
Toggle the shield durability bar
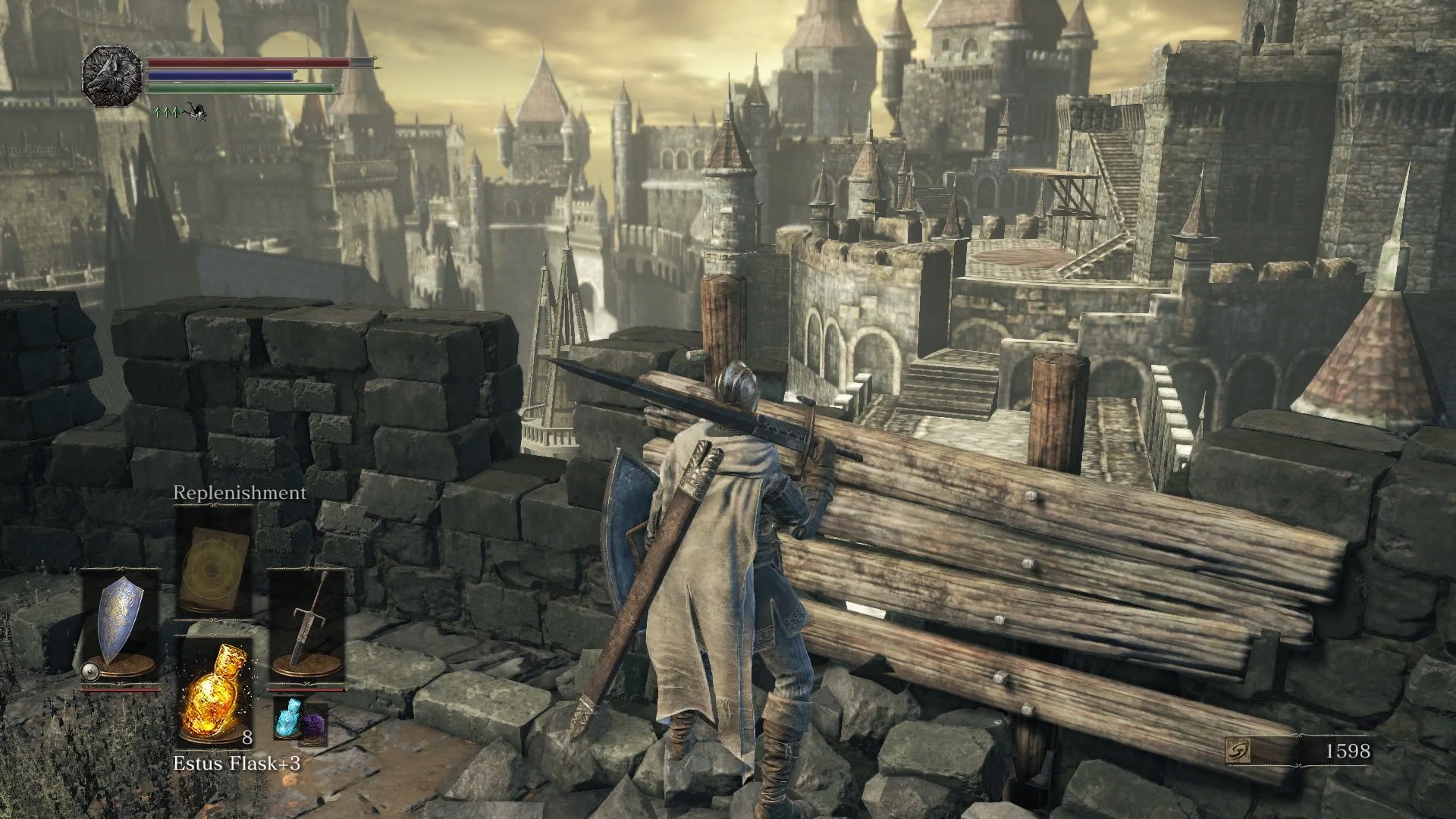119,689
